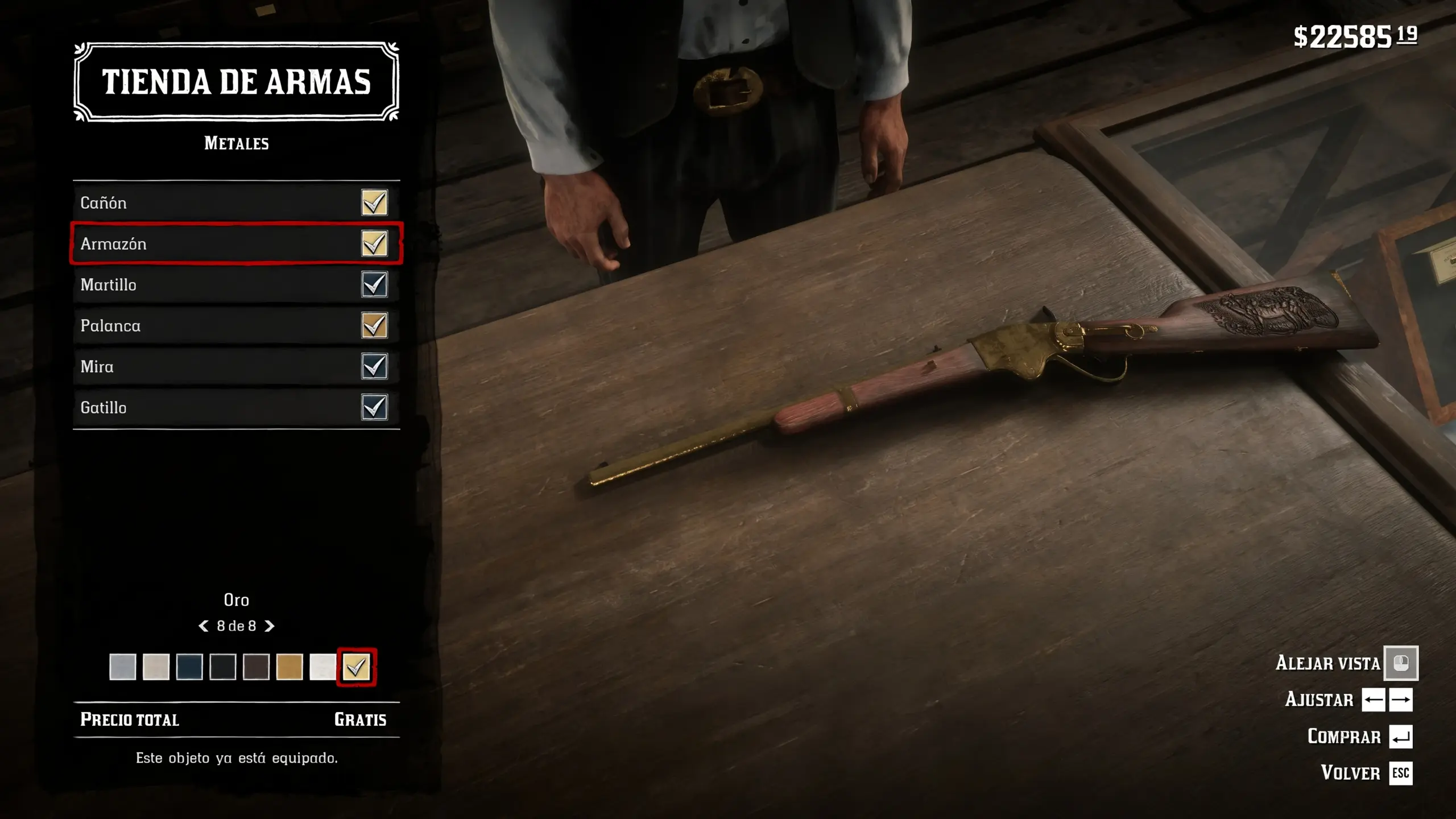Open the Martillo metal option

(236, 284)
